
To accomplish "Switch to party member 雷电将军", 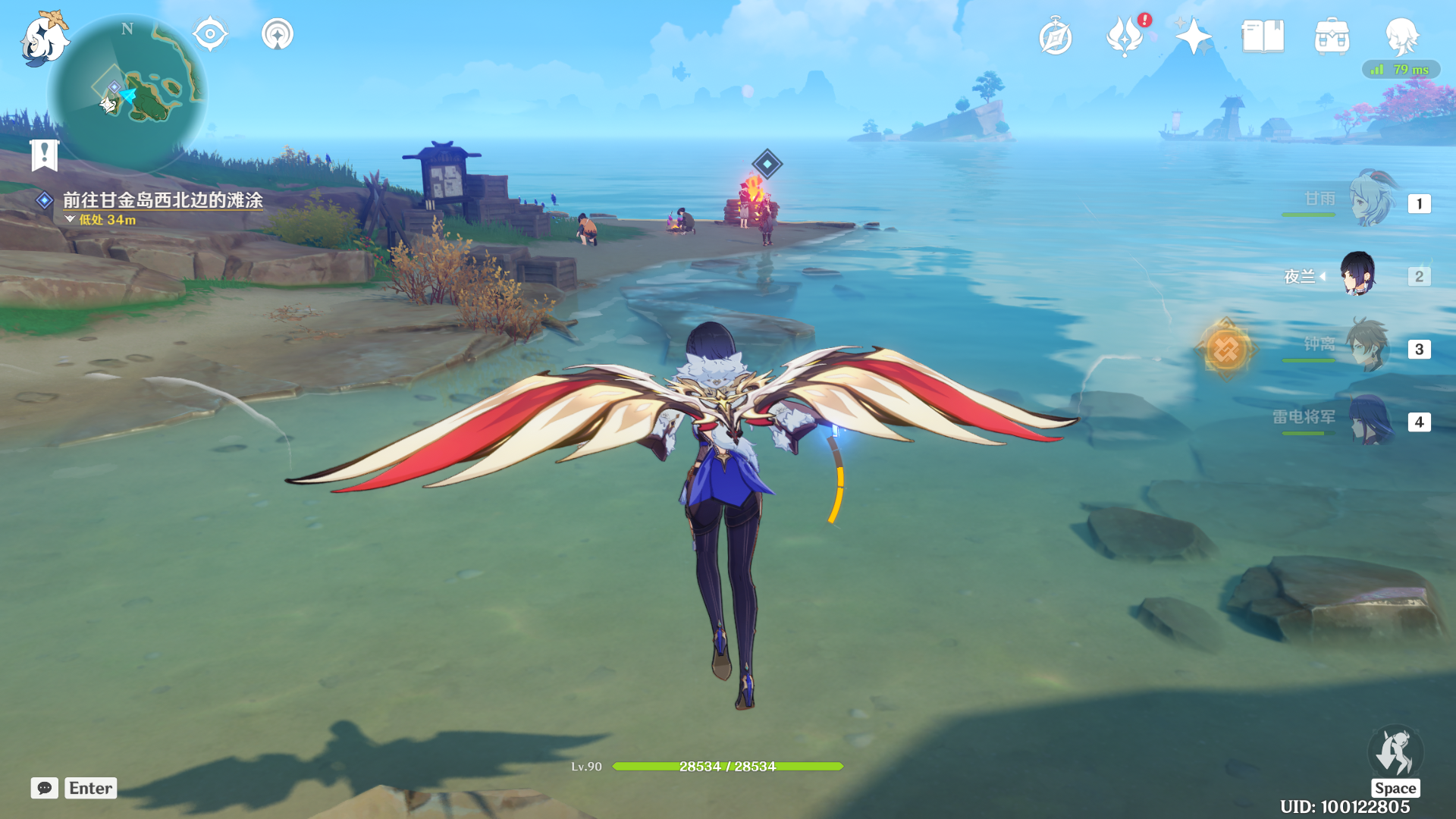I will [1370, 420].
